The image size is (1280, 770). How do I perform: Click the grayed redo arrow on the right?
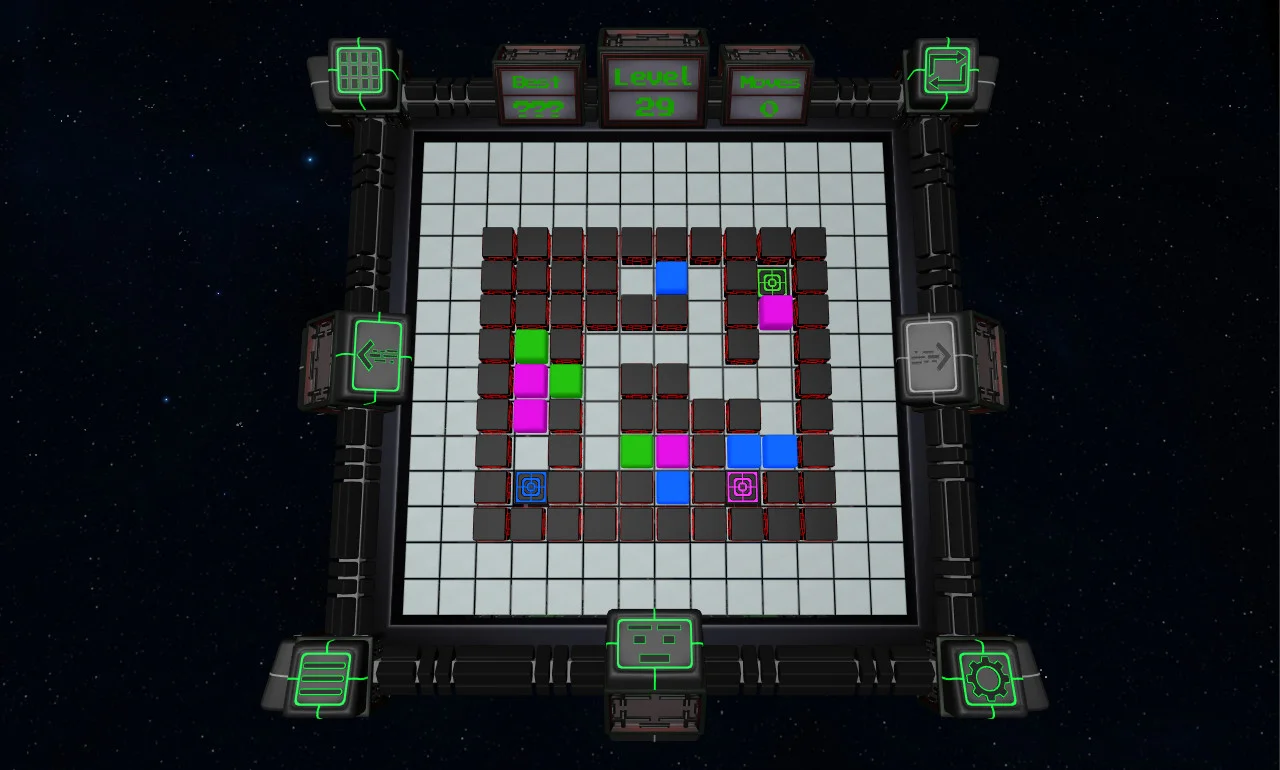(936, 357)
